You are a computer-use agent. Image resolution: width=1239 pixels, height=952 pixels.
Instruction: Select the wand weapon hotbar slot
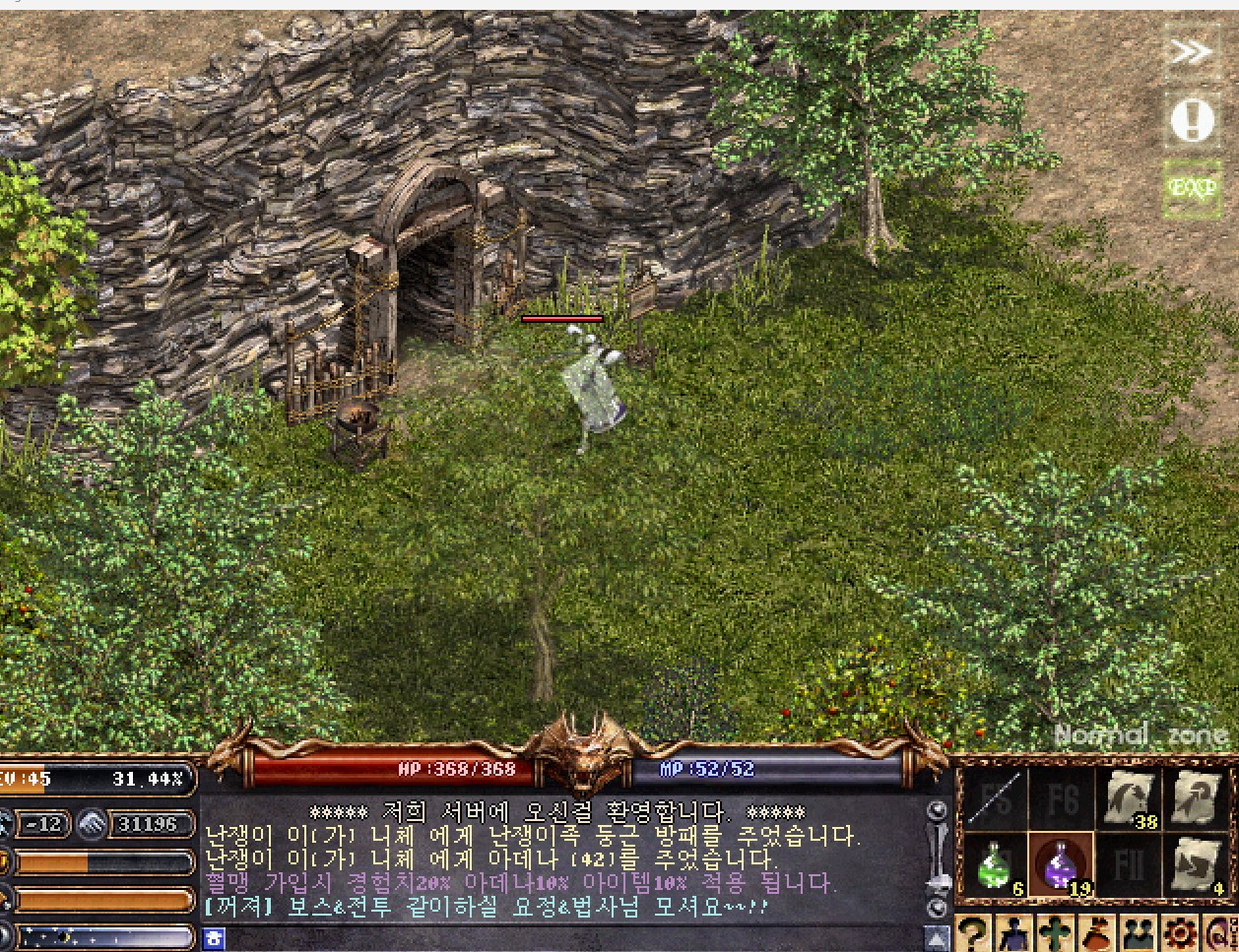point(995,798)
